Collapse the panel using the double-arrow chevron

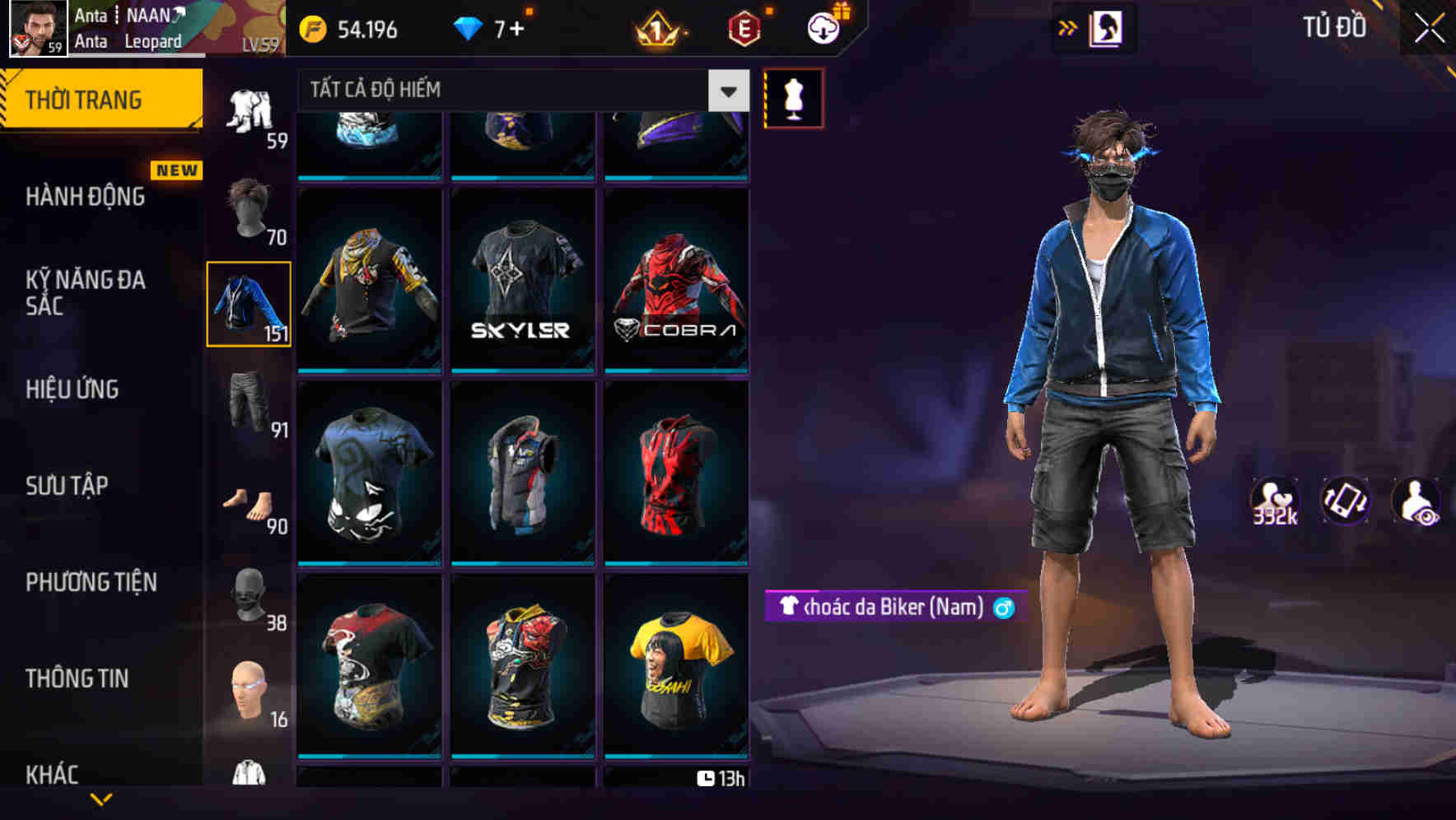coord(1068,26)
